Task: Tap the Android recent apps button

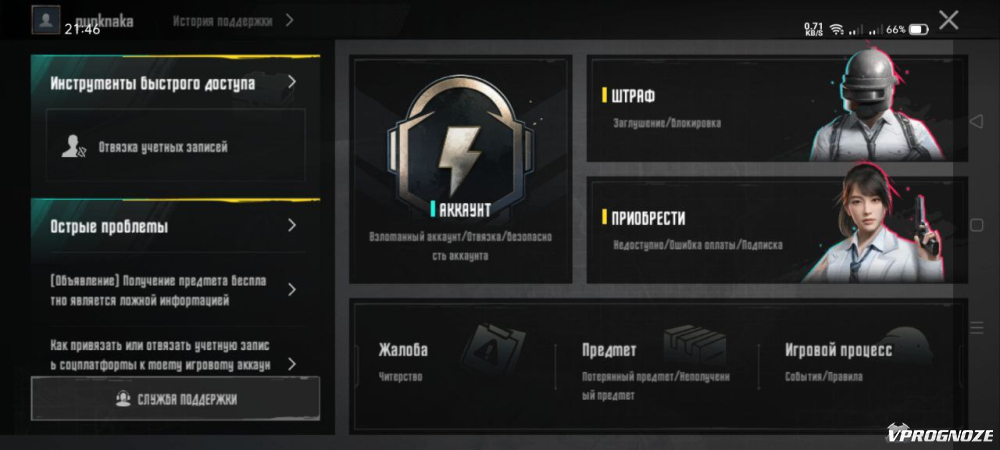Action: [x=976, y=327]
